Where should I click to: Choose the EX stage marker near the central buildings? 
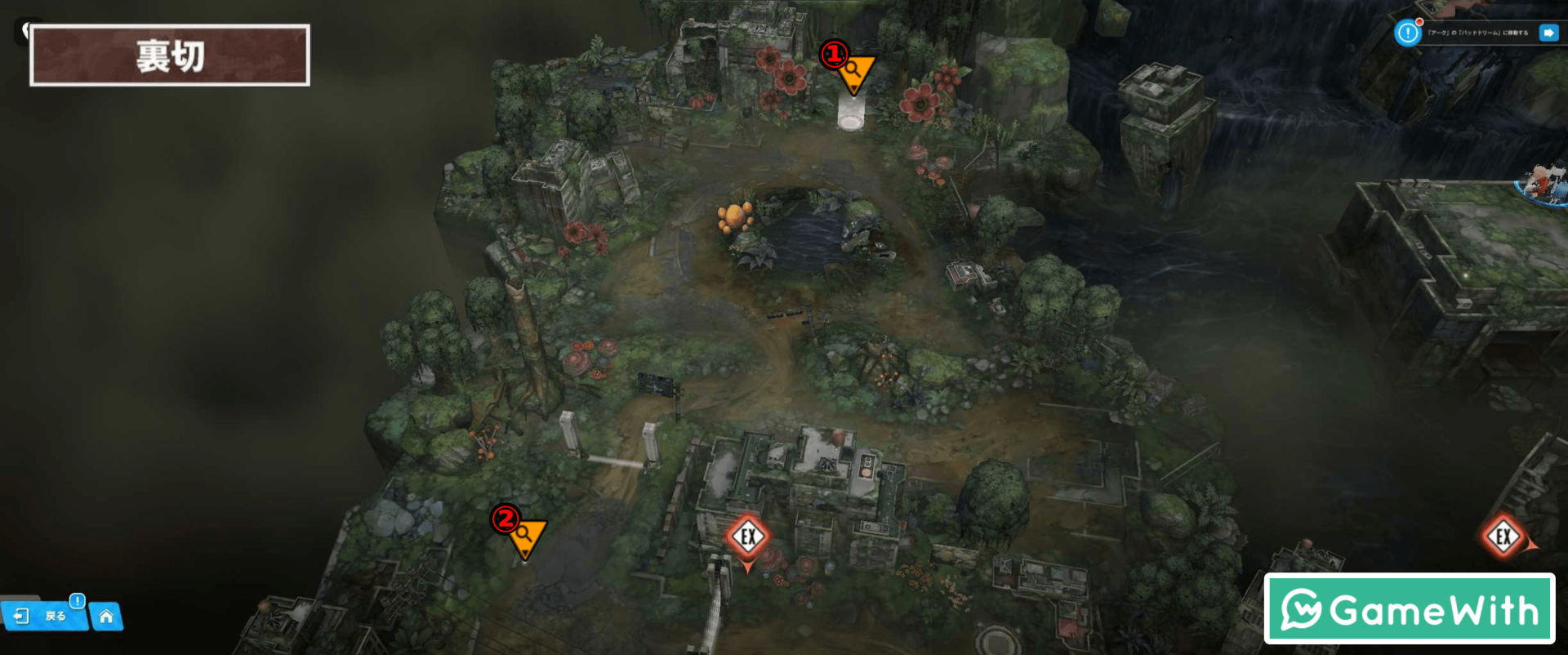tap(747, 537)
